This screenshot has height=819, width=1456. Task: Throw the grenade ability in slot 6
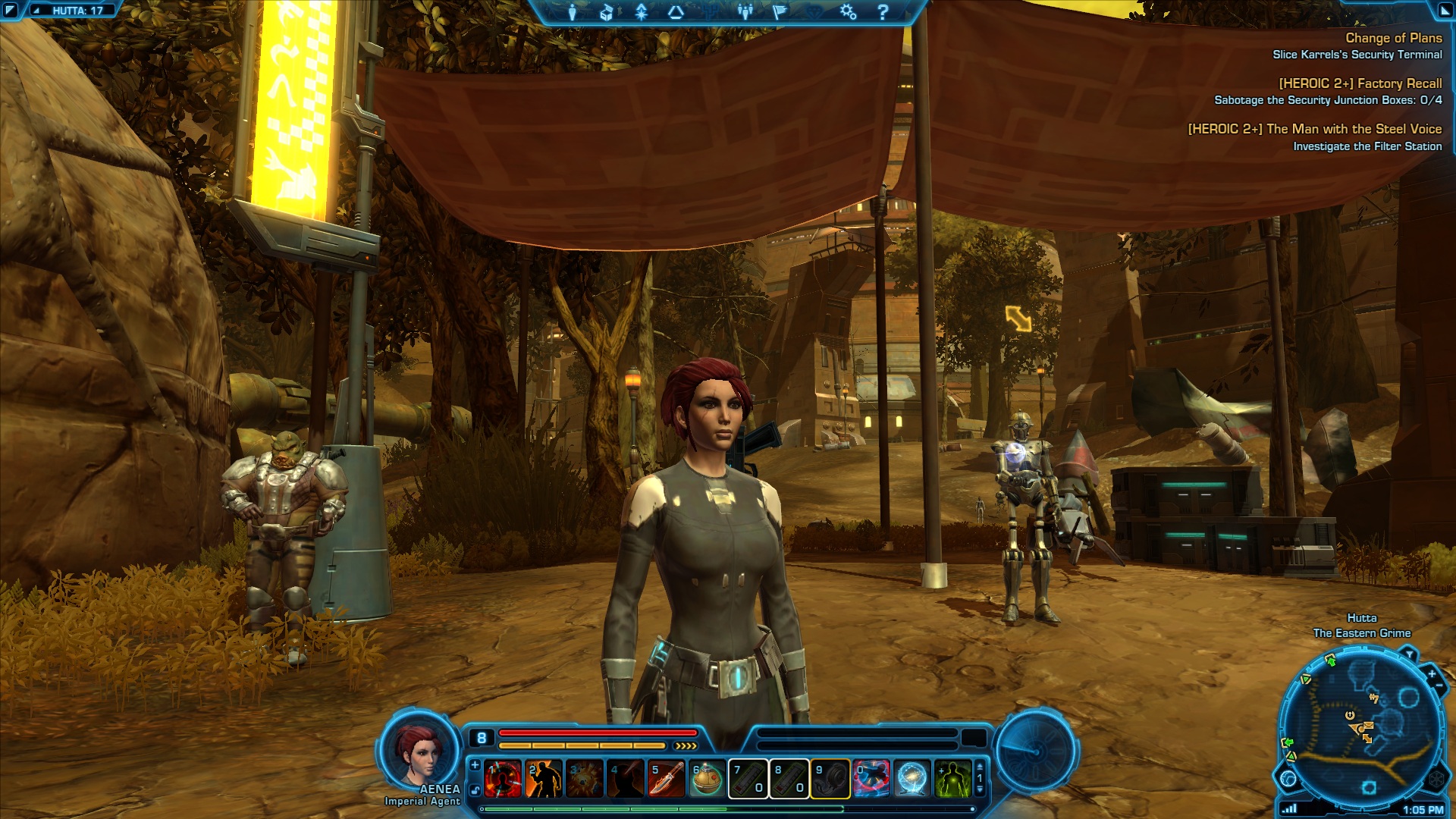click(x=707, y=779)
